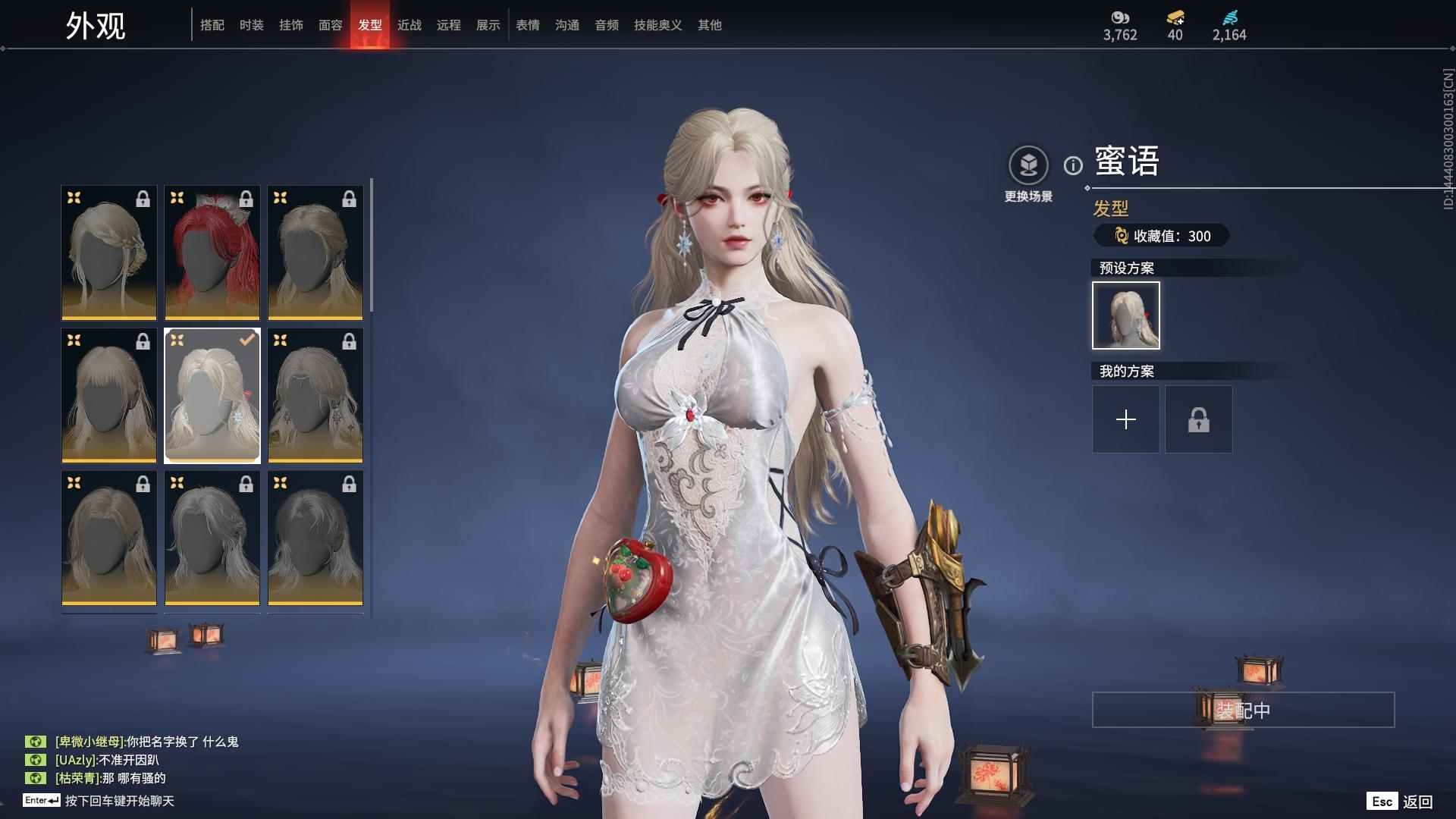Screen dimensions: 1456x819
Task: Switch to the 搭配 tab
Action: [x=212, y=25]
